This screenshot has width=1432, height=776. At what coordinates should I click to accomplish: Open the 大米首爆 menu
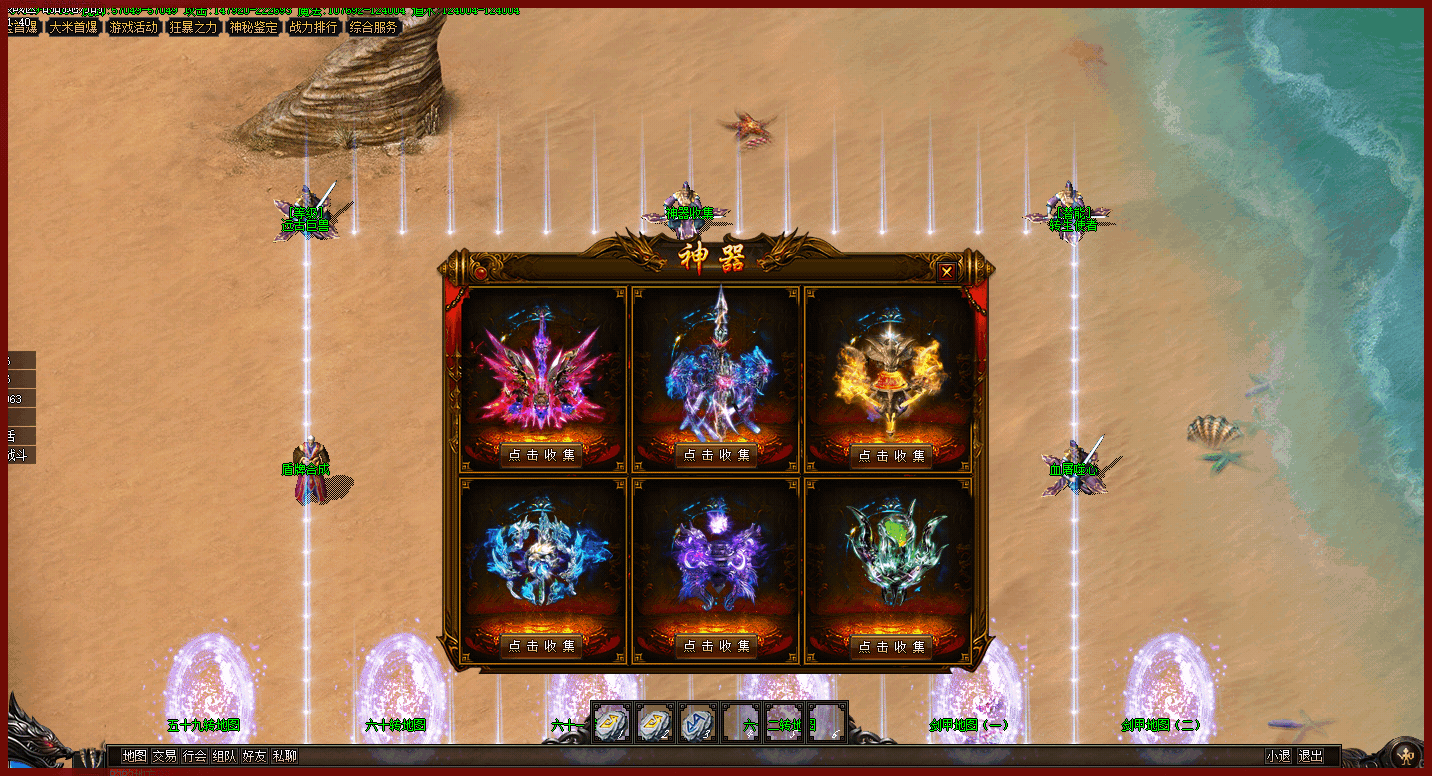tap(73, 27)
